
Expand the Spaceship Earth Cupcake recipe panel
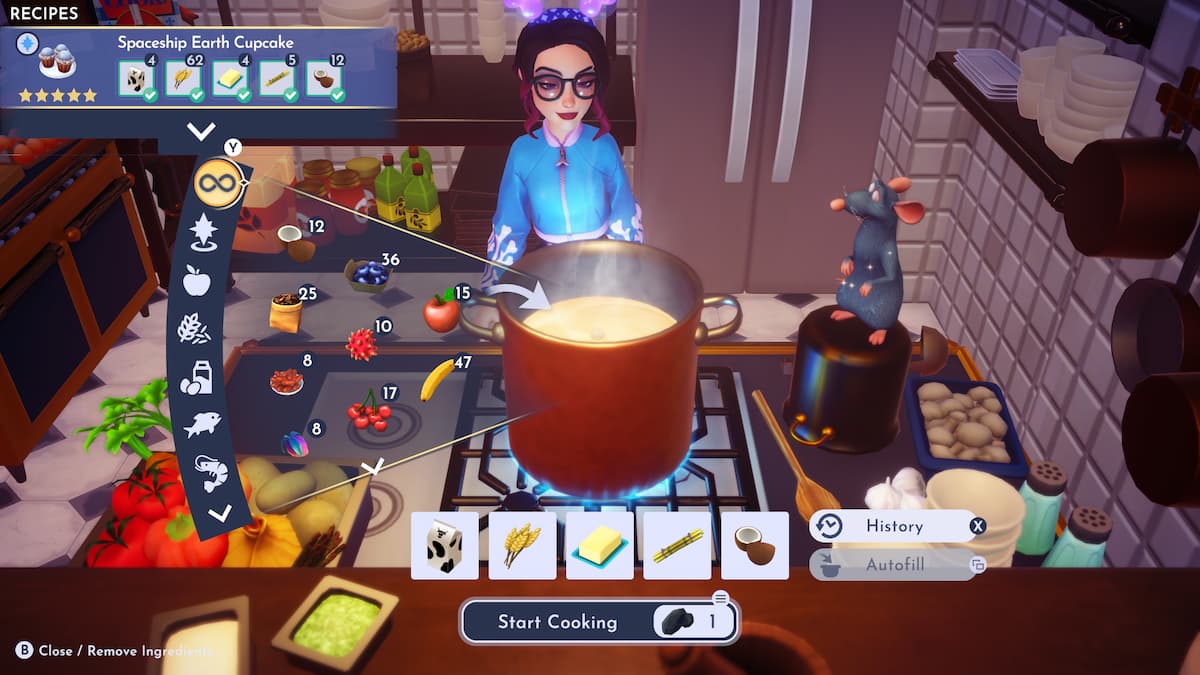201,131
